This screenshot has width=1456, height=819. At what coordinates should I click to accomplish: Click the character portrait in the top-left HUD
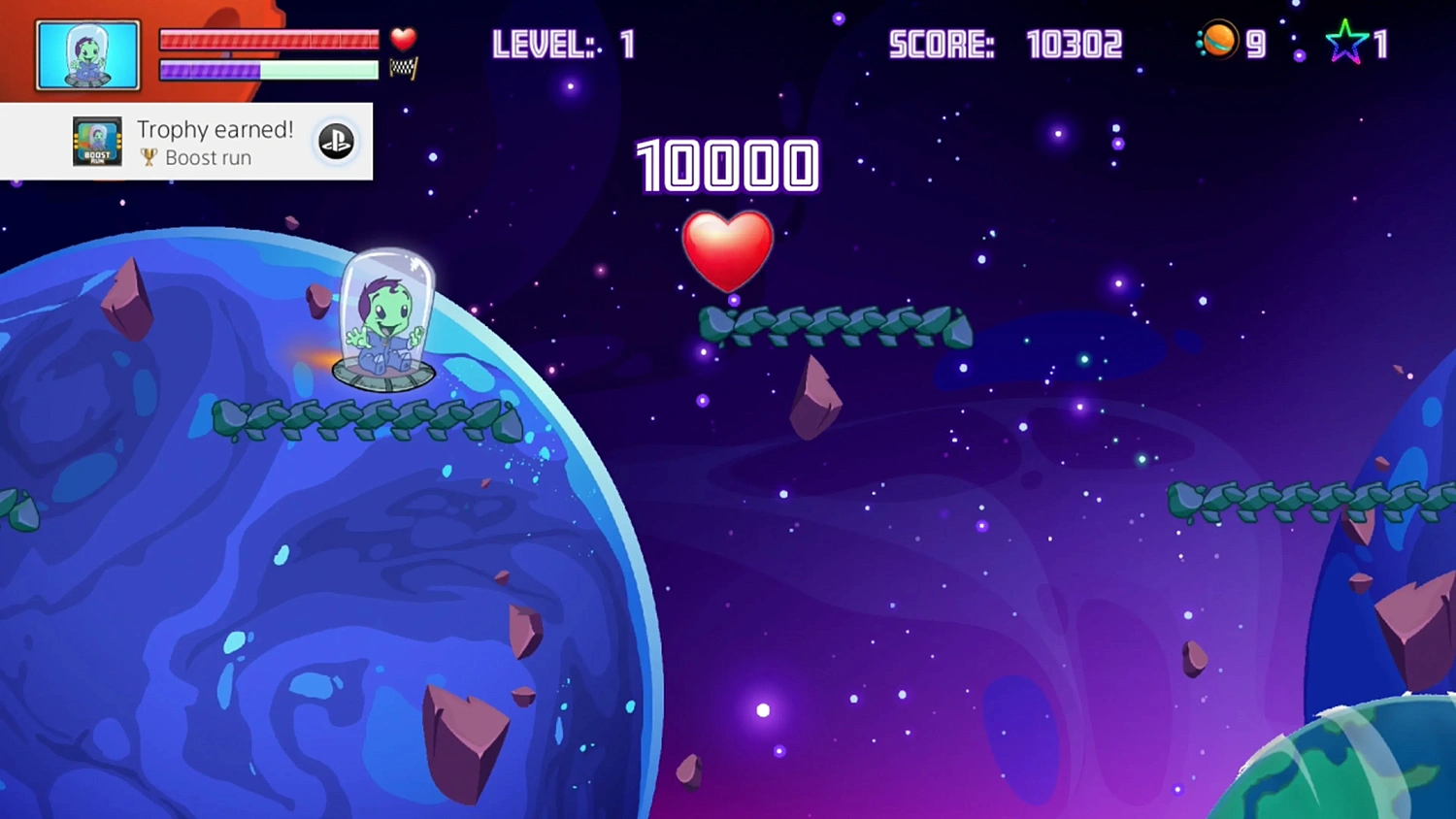87,53
